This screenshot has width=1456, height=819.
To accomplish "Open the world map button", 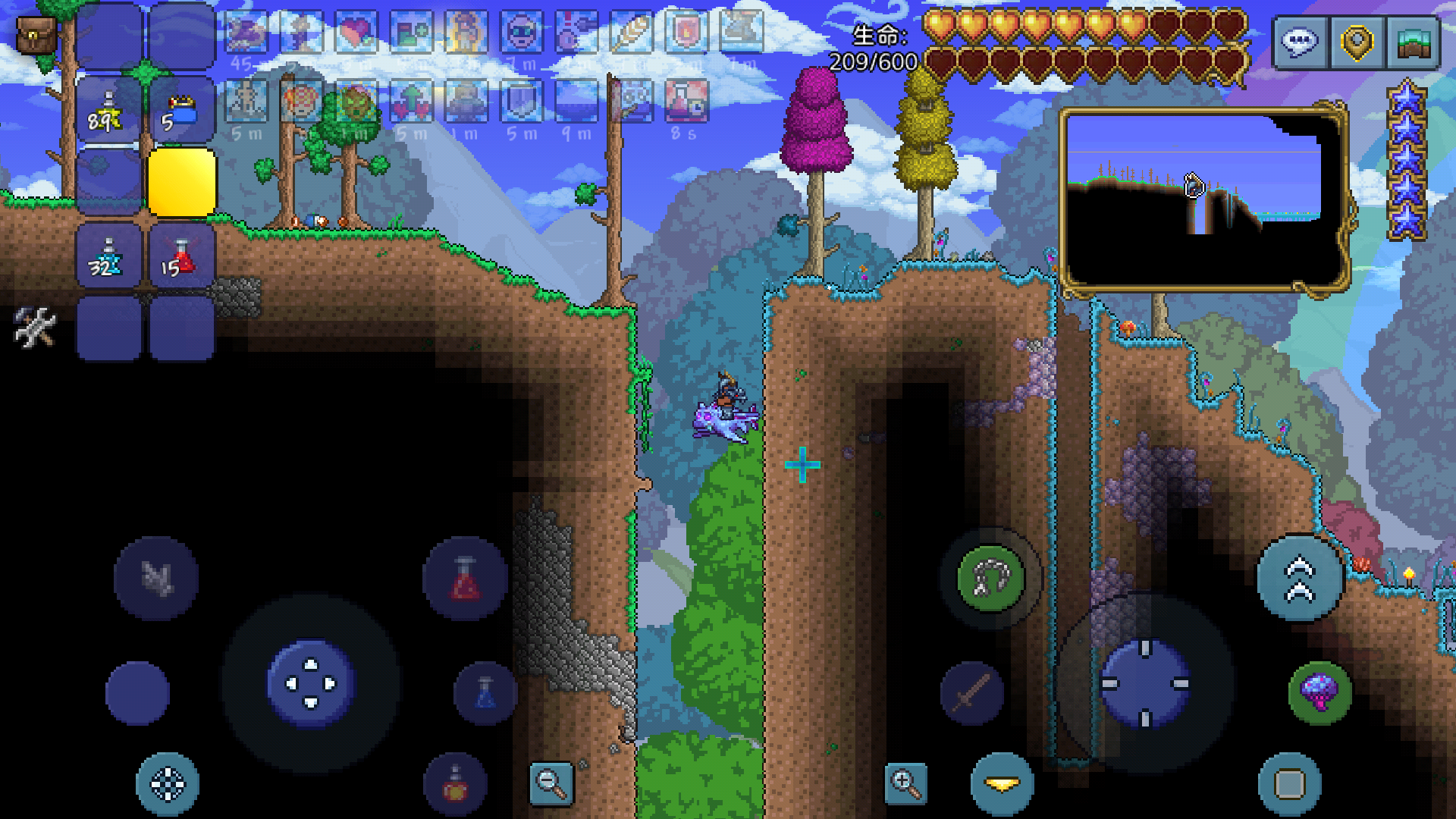I will (1412, 43).
